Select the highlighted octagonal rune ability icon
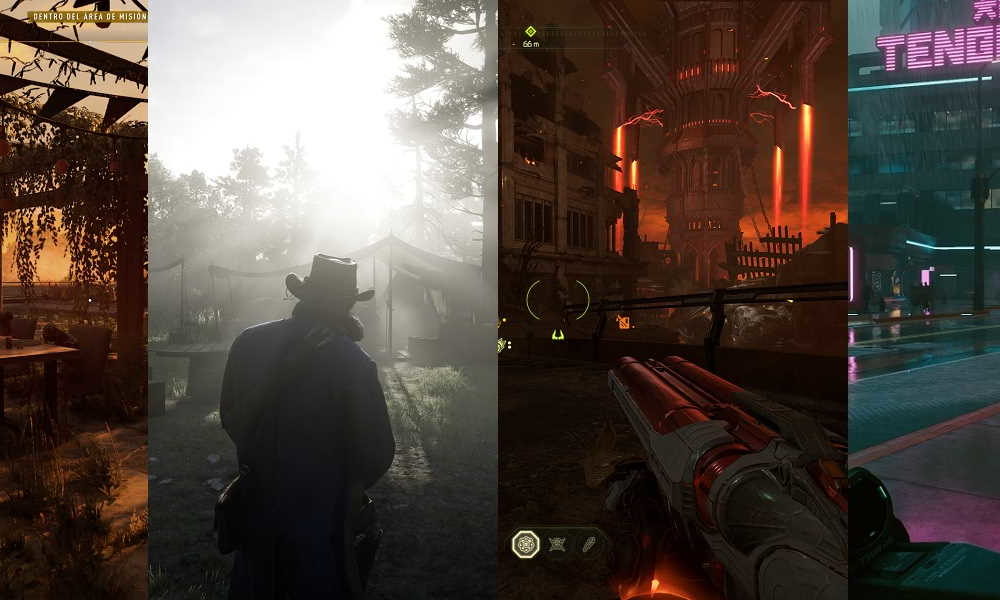Image resolution: width=1000 pixels, height=600 pixels. pos(526,544)
